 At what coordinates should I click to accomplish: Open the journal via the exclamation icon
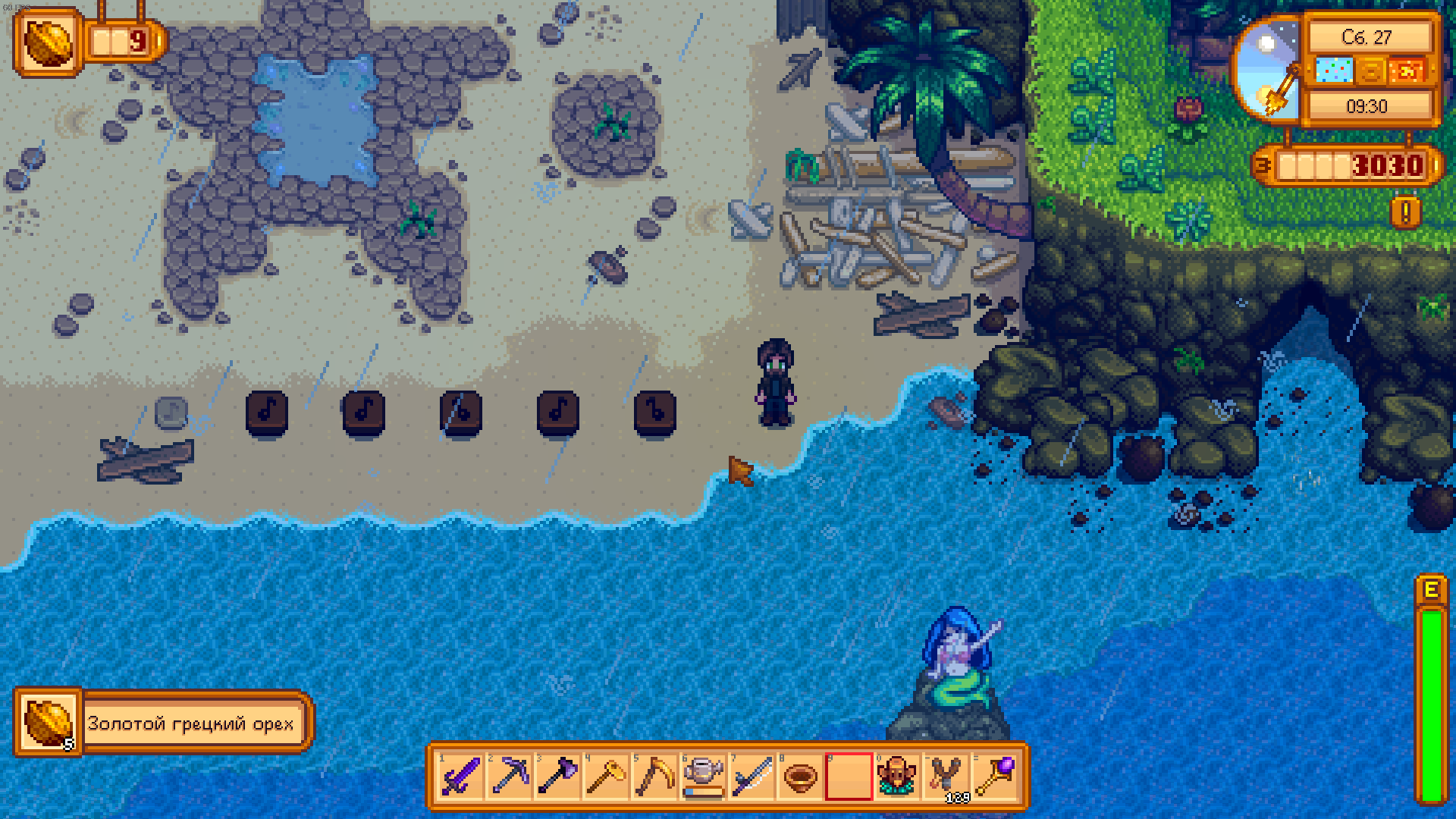point(1405,213)
